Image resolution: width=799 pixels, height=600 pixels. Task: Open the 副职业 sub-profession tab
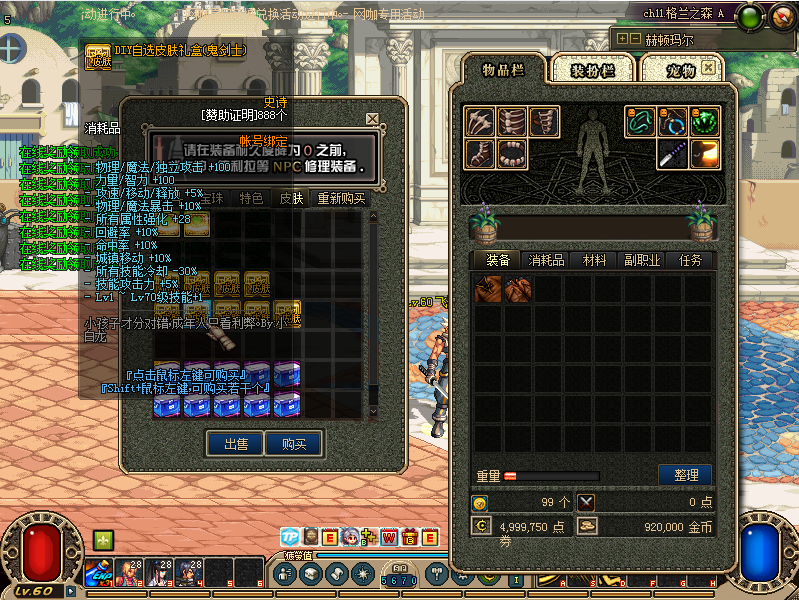(x=642, y=260)
